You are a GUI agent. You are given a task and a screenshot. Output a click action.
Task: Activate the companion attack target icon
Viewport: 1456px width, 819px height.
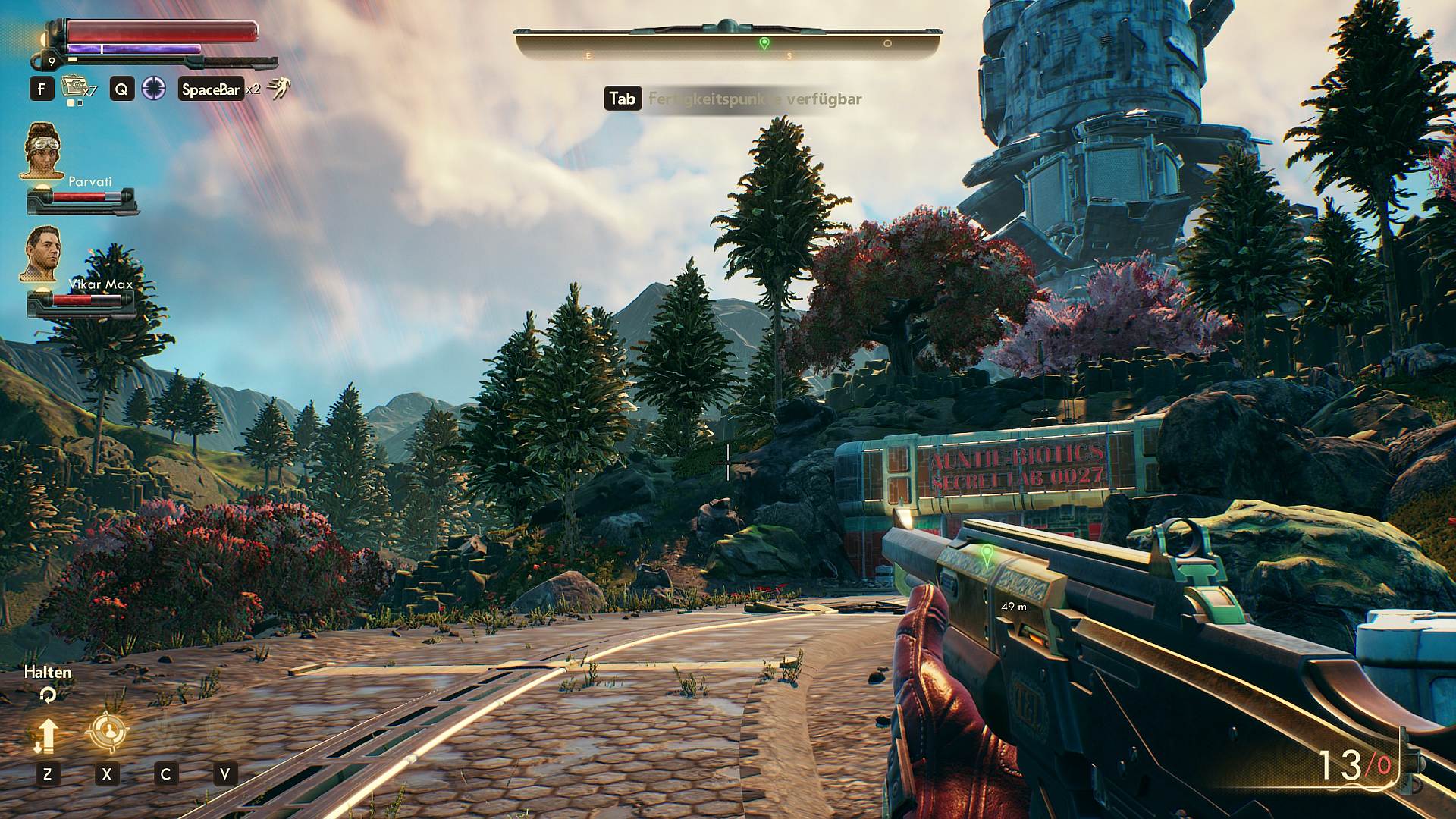pyautogui.click(x=106, y=732)
